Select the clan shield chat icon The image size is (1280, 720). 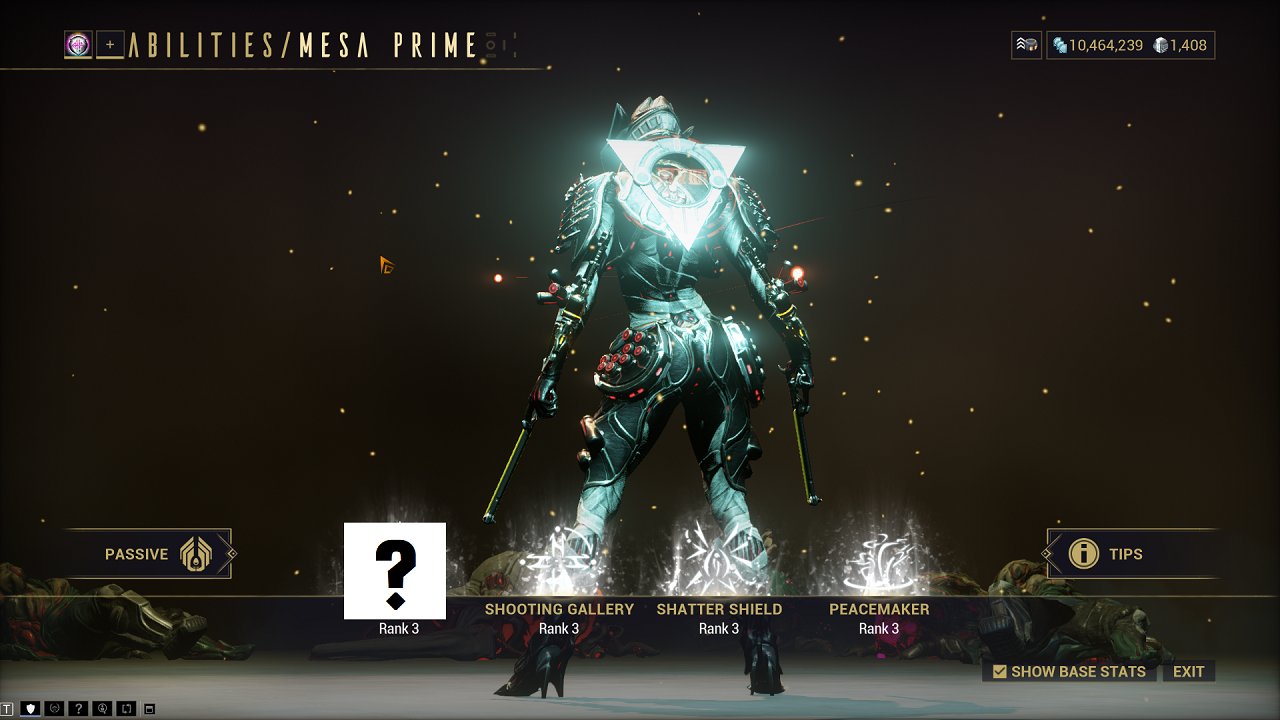coord(30,708)
